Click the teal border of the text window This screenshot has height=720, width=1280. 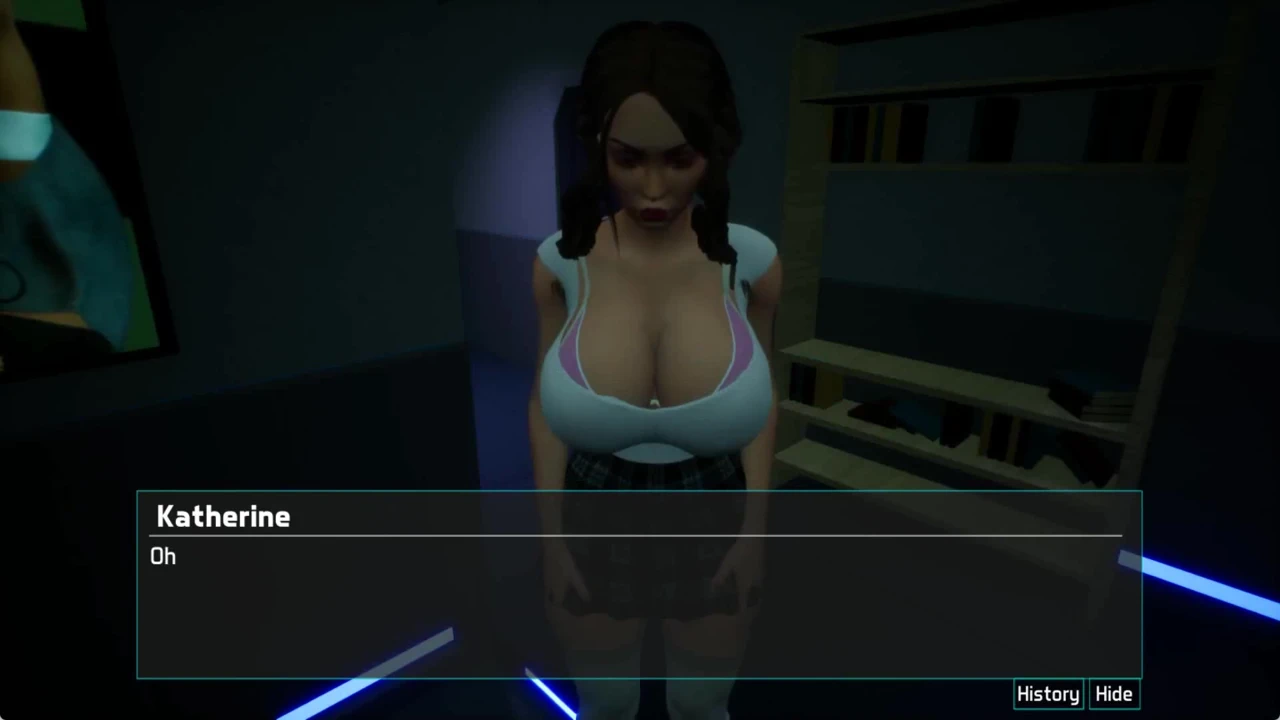coord(640,491)
